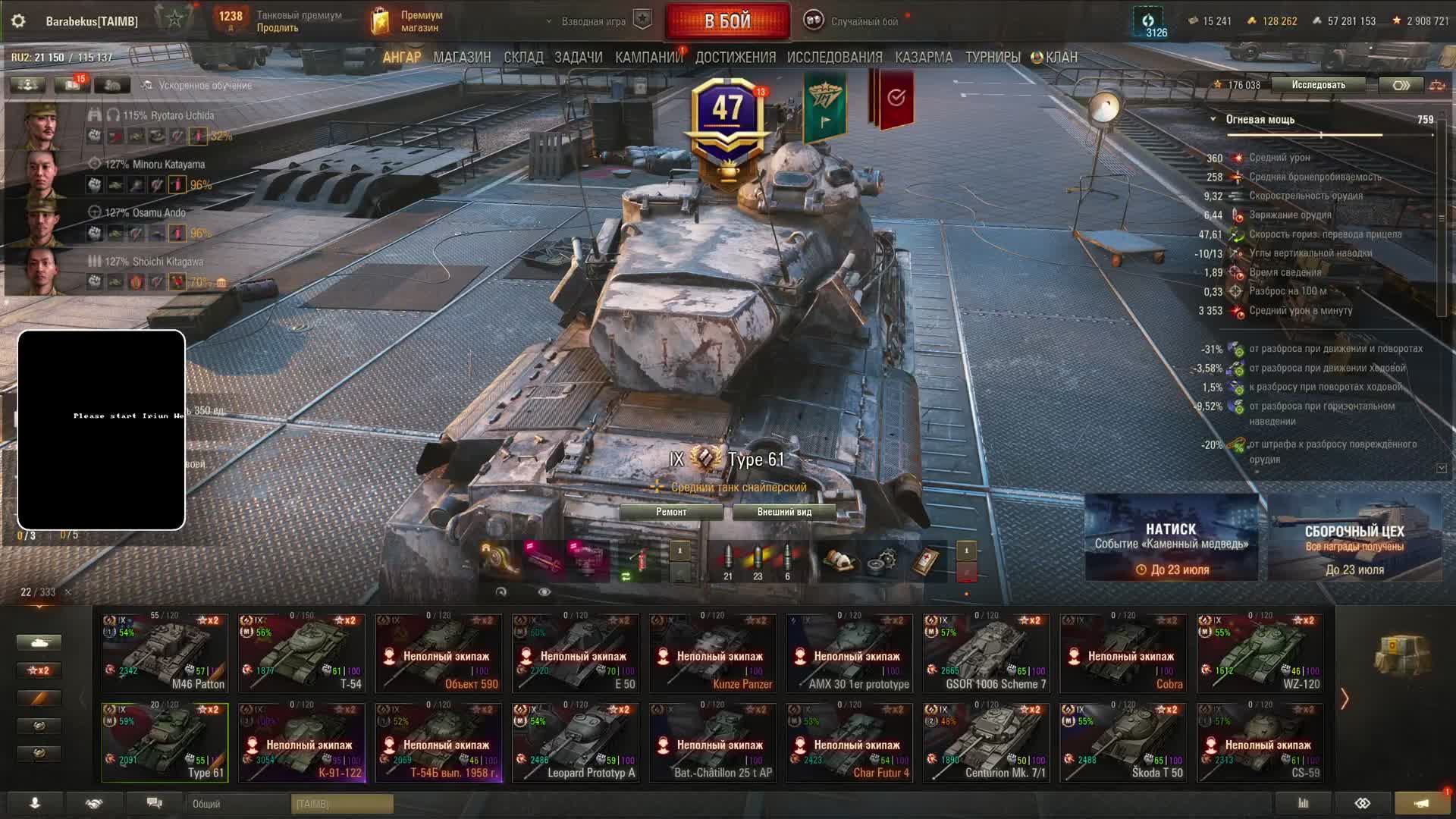Image resolution: width=1456 pixels, height=819 pixels.
Task: Go to the КАЗАРМА tab
Action: coord(923,58)
